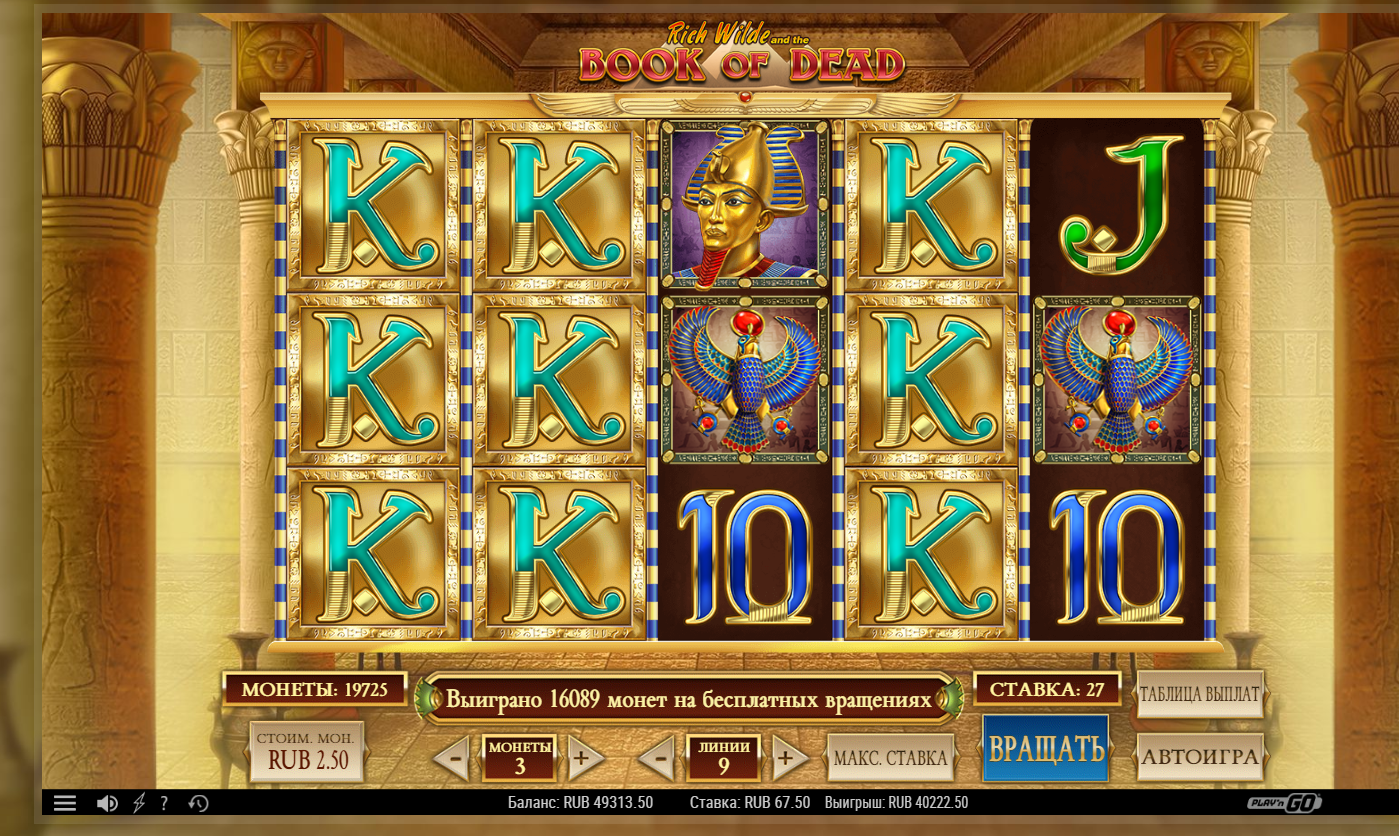
Task: Toggle sound with the speaker icon
Action: [107, 803]
